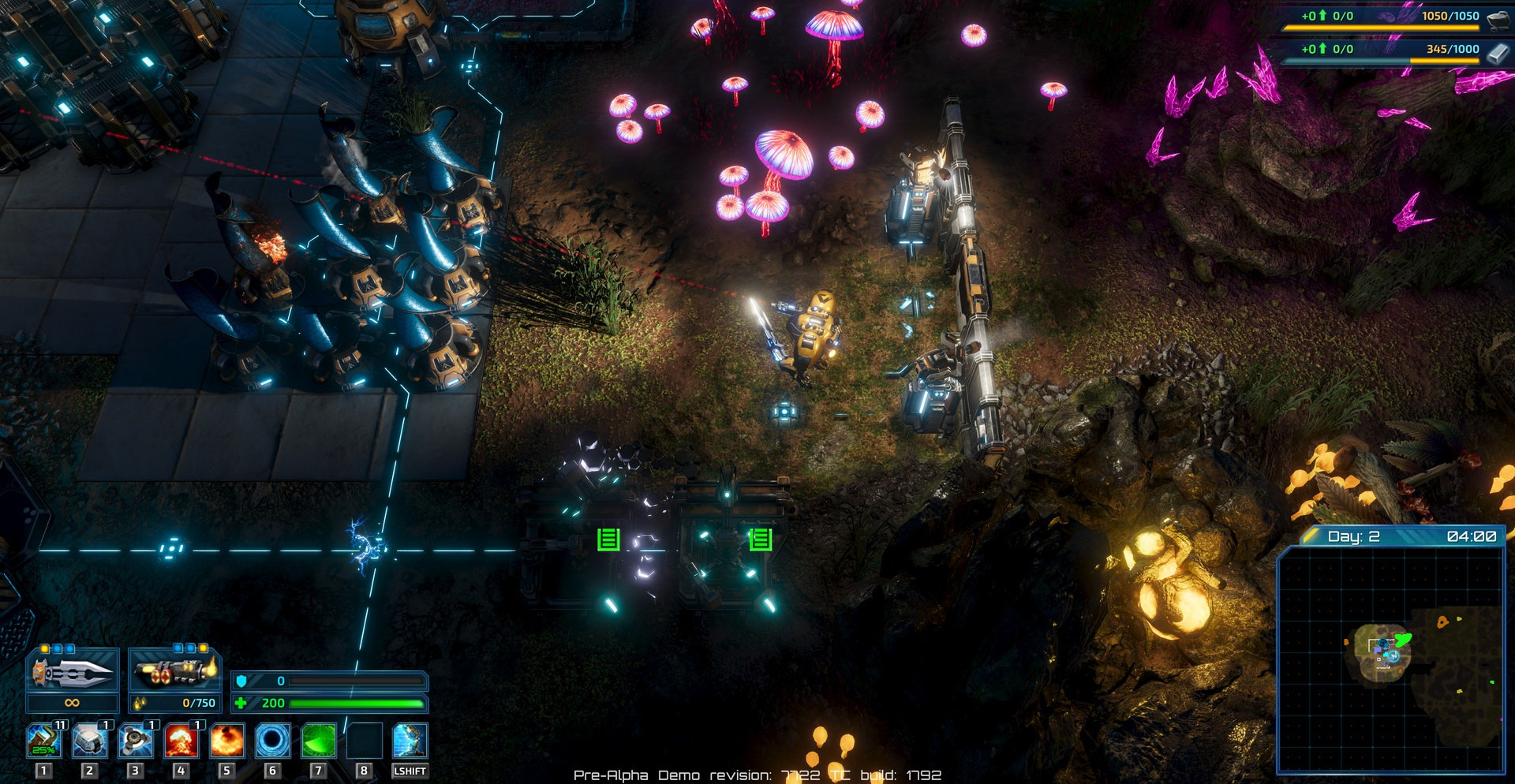Image resolution: width=1515 pixels, height=784 pixels.
Task: Click the carbonium ore resource icon
Action: (x=1497, y=18)
